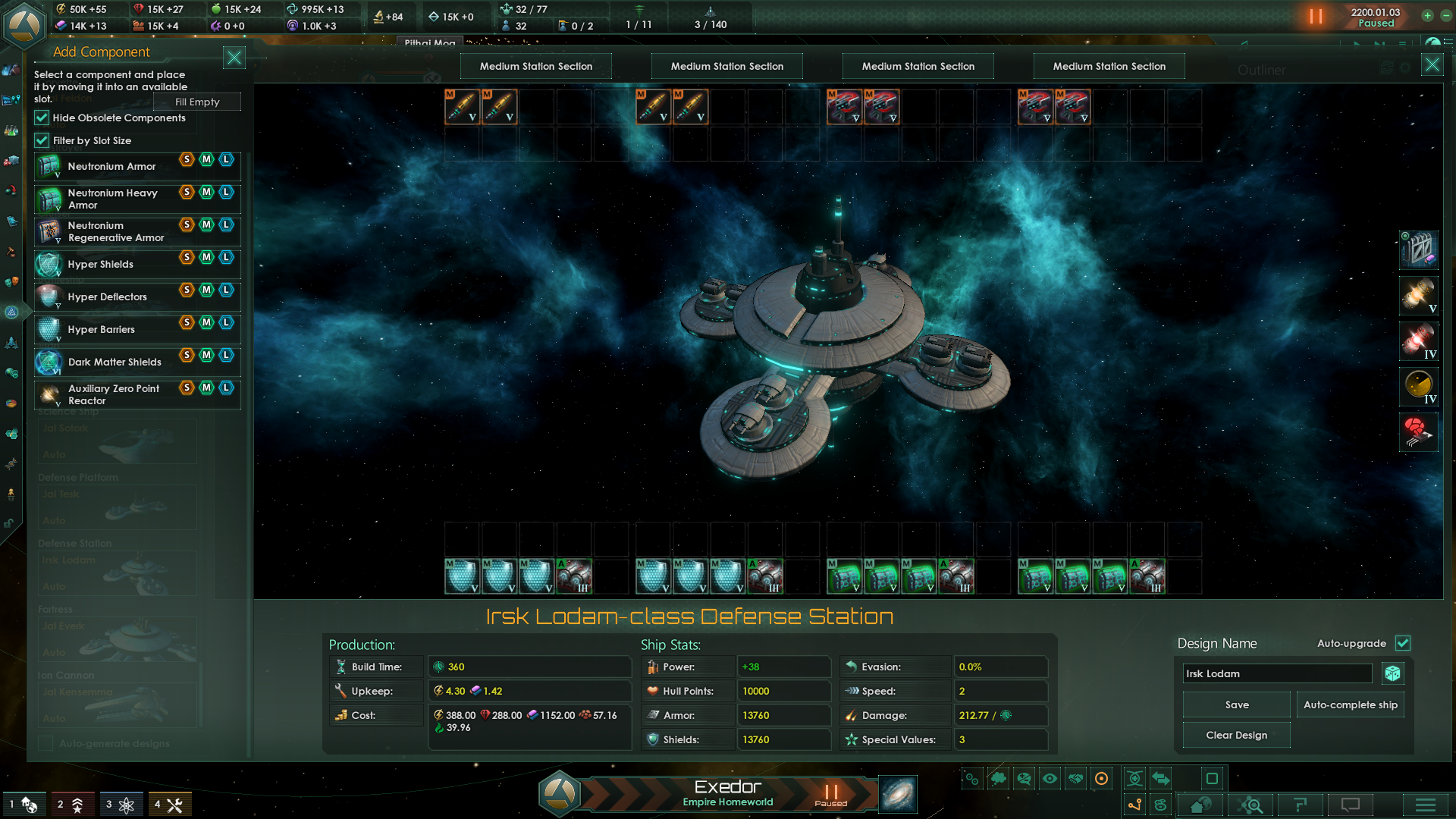Switch to the Pithai Mog tab
The width and height of the screenshot is (1456, 819).
(430, 43)
